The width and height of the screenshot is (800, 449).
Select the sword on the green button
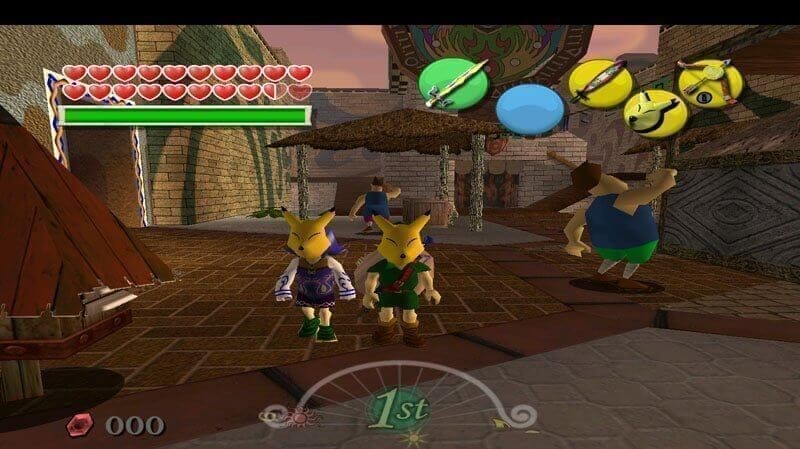pyautogui.click(x=452, y=82)
